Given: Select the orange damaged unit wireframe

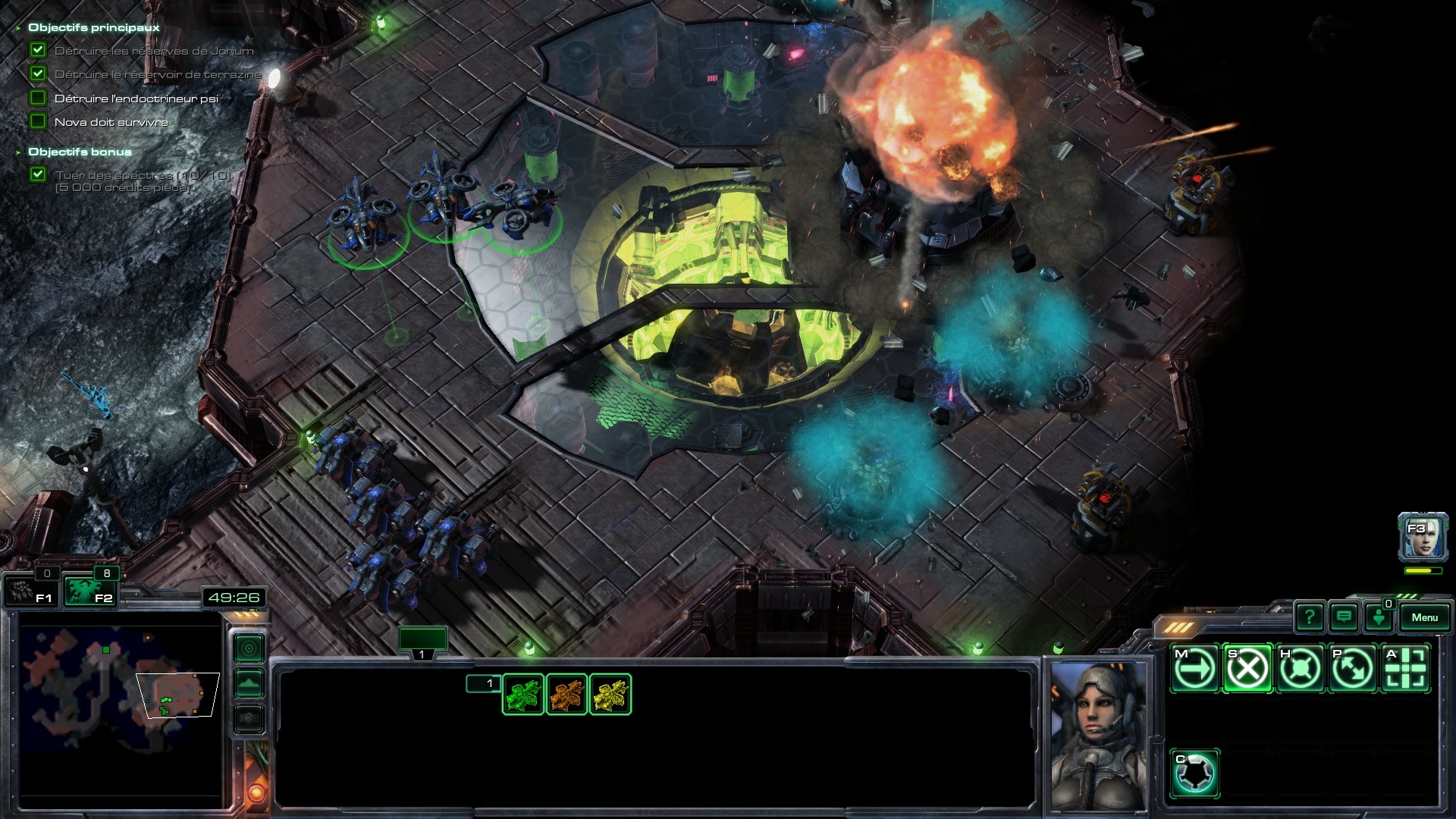Looking at the screenshot, I should (566, 695).
